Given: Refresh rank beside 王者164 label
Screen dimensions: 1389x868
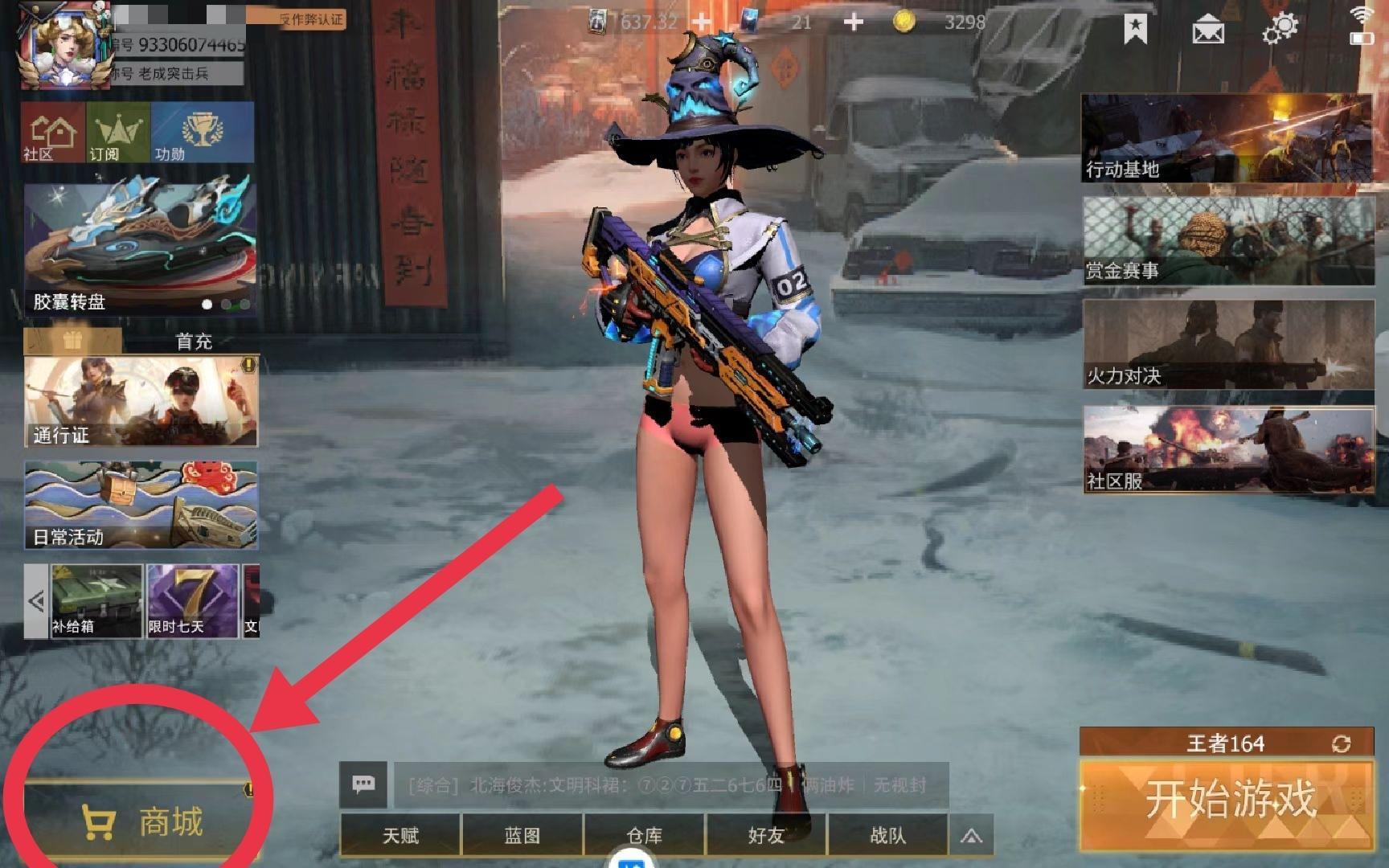Looking at the screenshot, I should (1343, 743).
